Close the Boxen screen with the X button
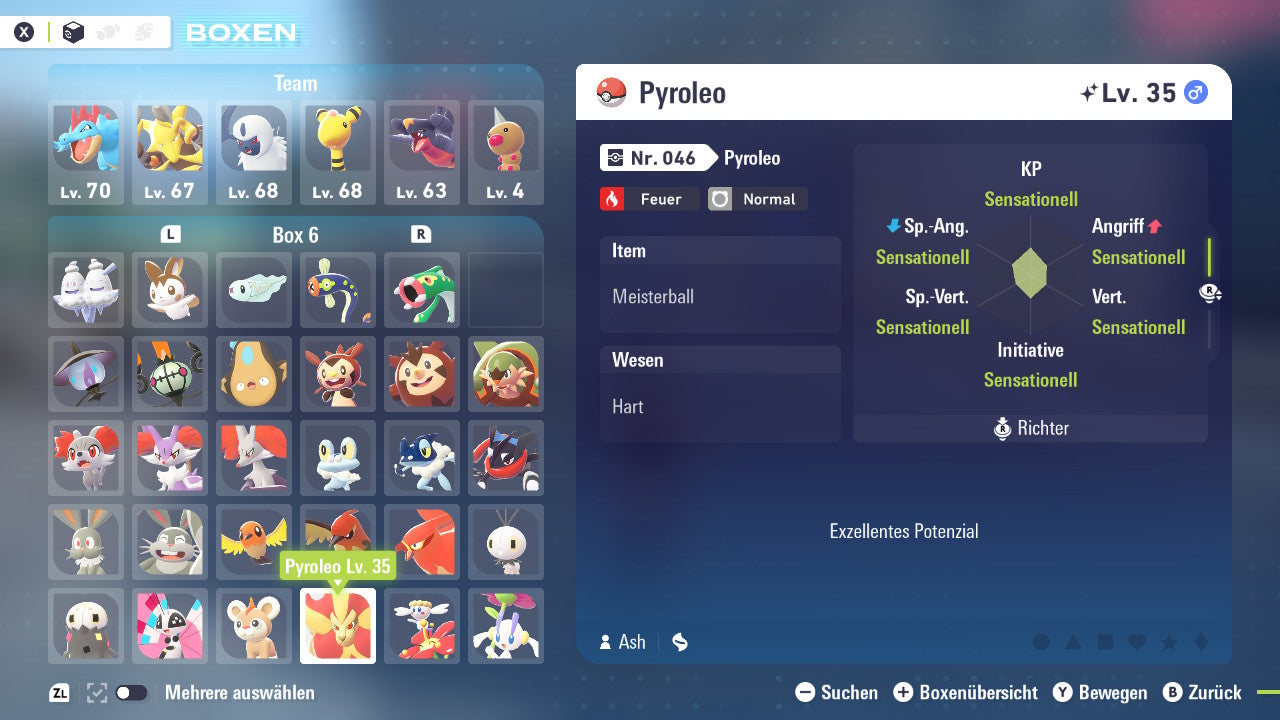This screenshot has height=720, width=1280. pyautogui.click(x=25, y=31)
